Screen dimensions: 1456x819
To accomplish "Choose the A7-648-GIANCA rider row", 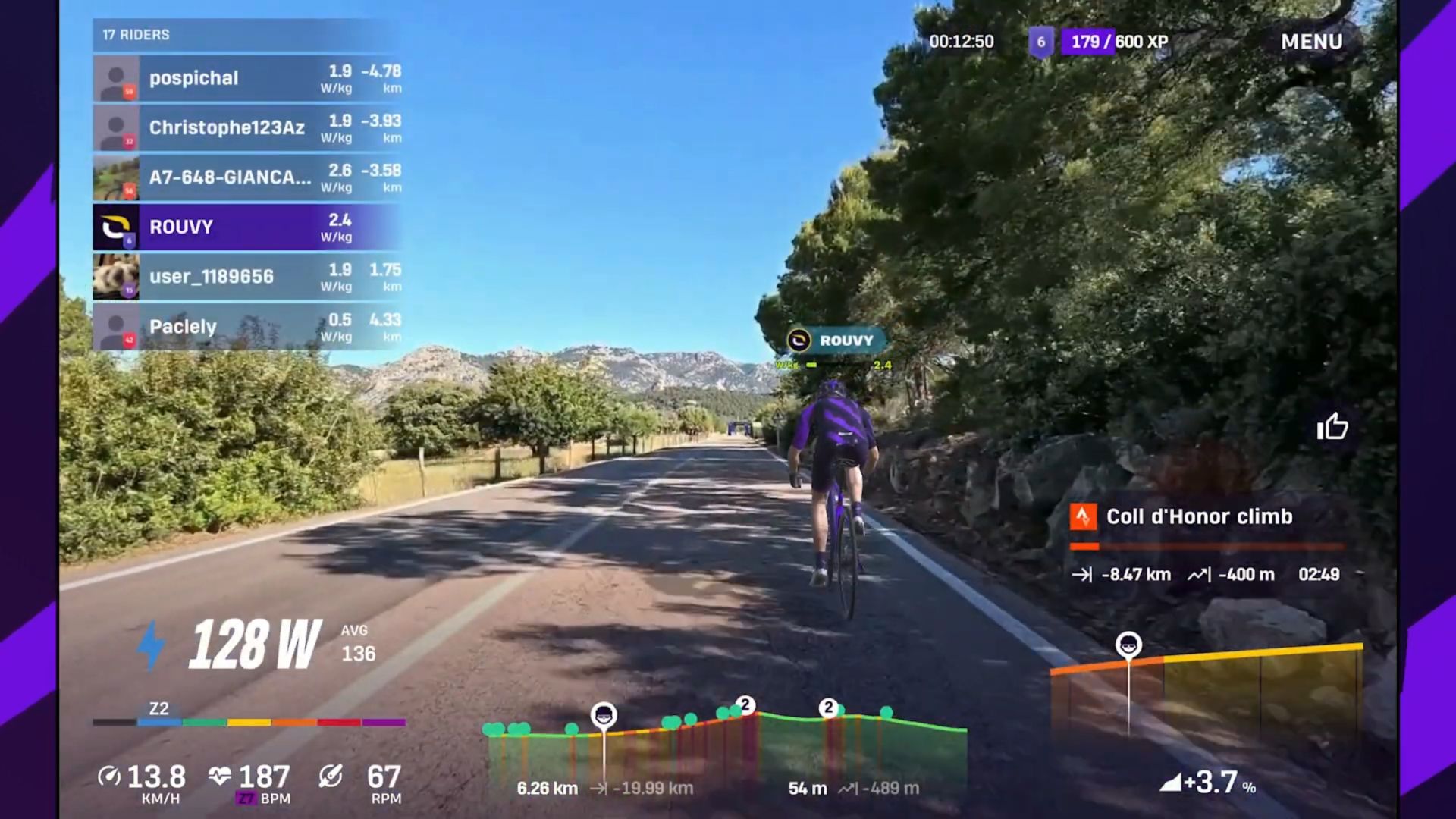I will pyautogui.click(x=247, y=177).
